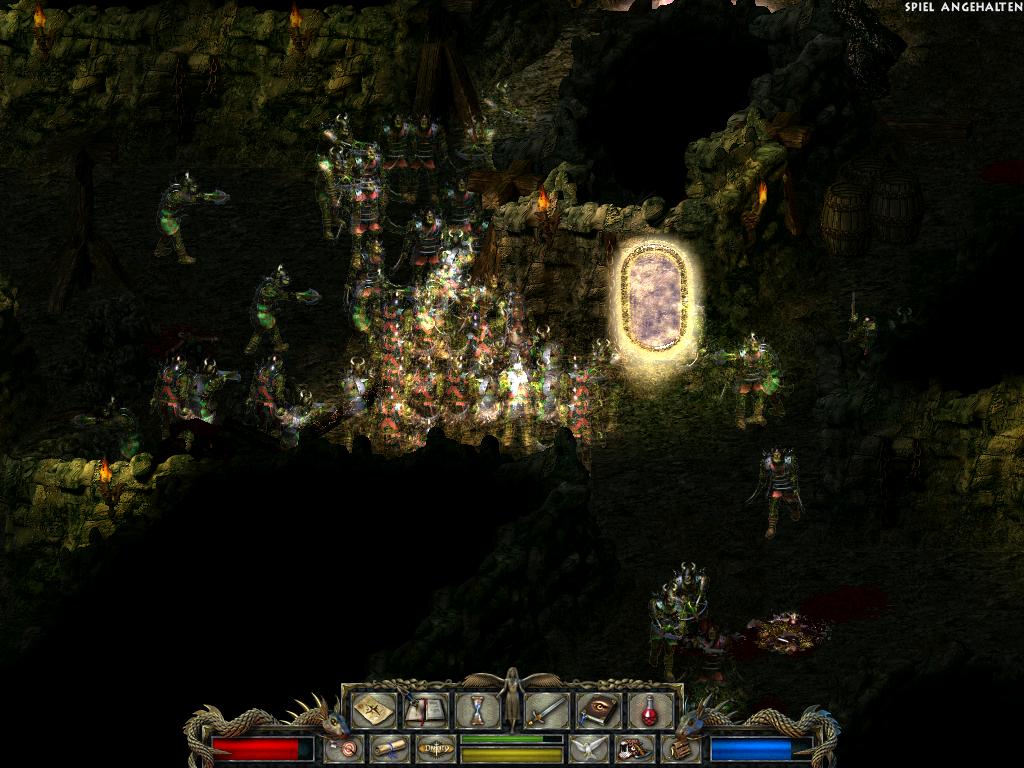Screen dimensions: 1024x768
Task: Open the book with red bookmark
Action: coord(424,711)
